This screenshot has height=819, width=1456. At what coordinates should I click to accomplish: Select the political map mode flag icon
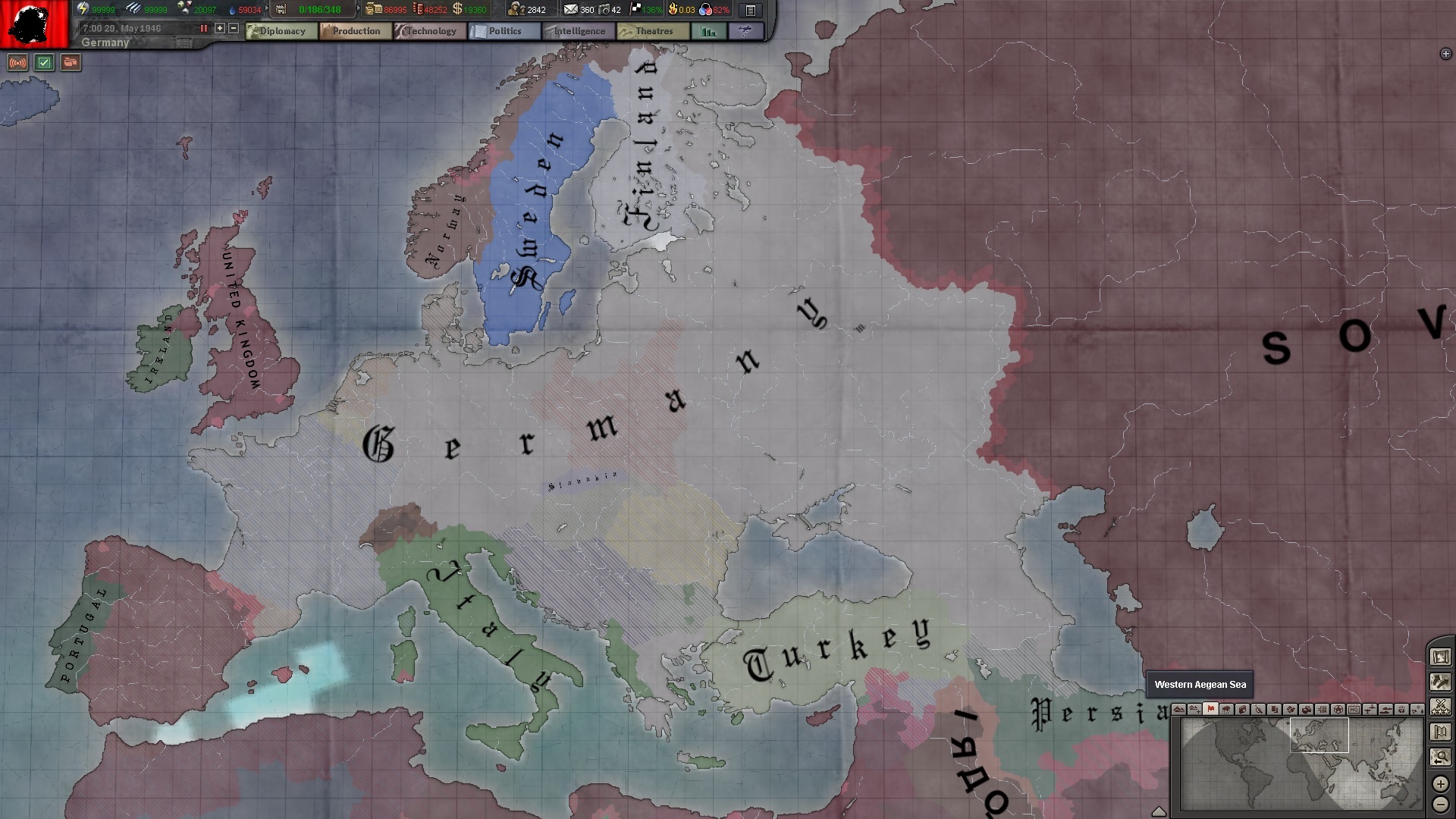1210,711
